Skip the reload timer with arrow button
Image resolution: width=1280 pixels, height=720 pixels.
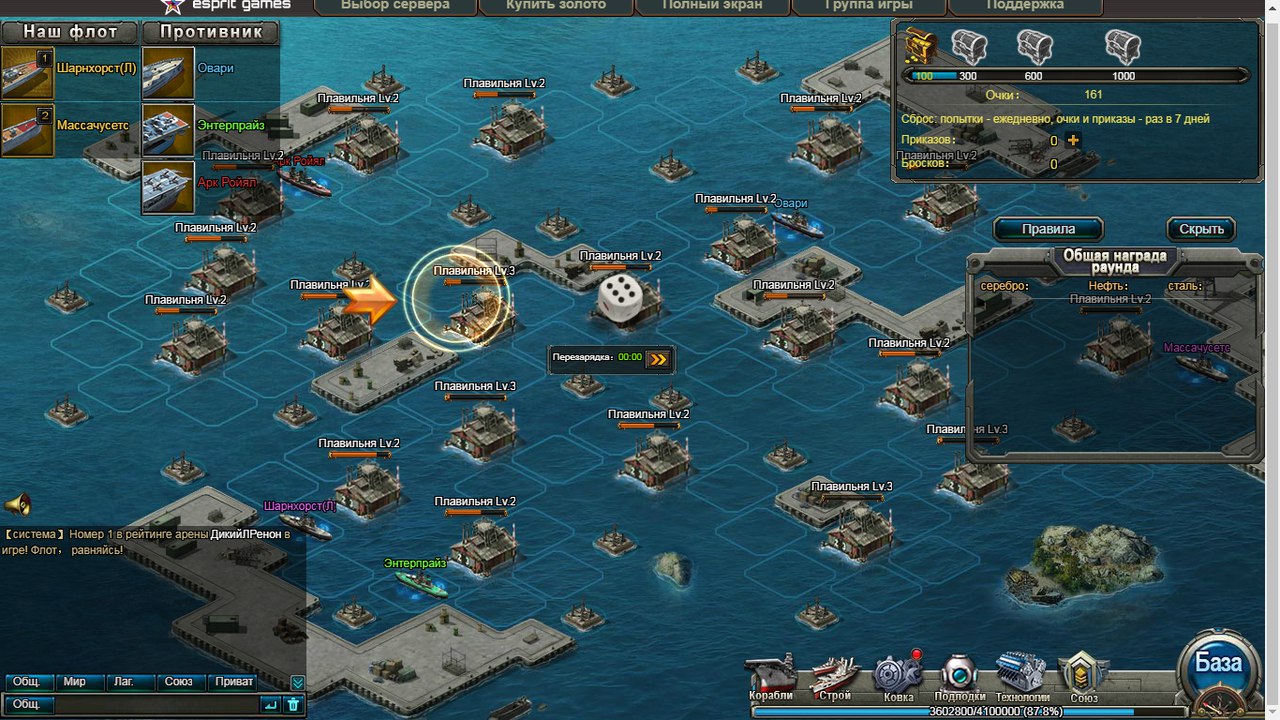(658, 358)
